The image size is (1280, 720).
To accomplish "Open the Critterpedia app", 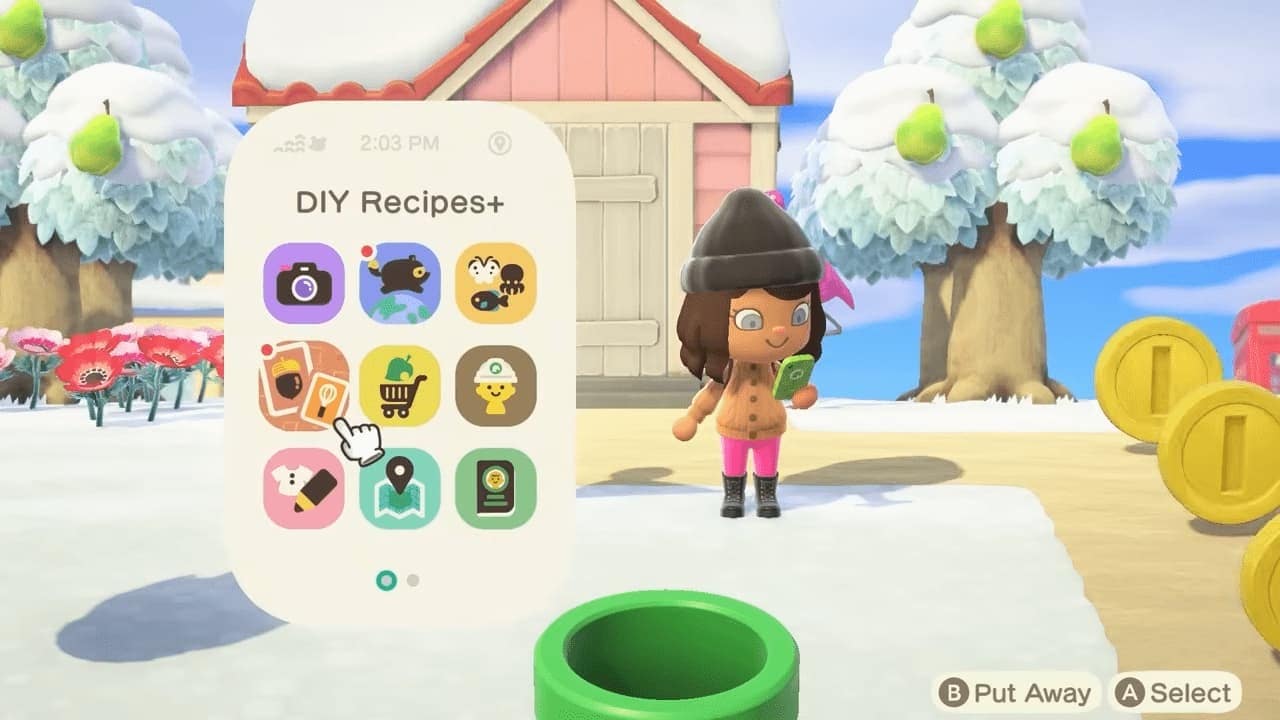I will point(496,283).
